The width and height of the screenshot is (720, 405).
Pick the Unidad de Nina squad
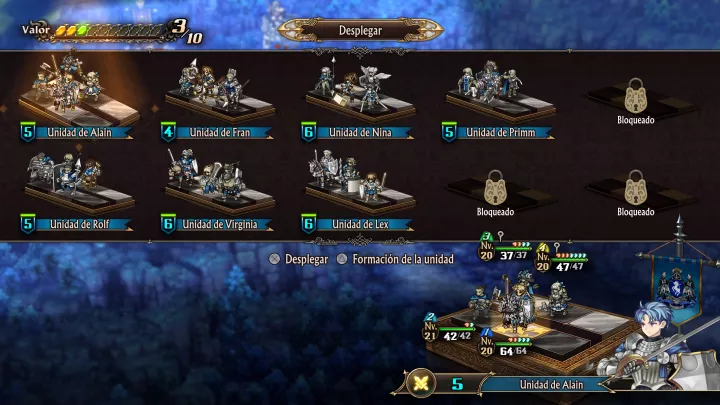coord(358,98)
